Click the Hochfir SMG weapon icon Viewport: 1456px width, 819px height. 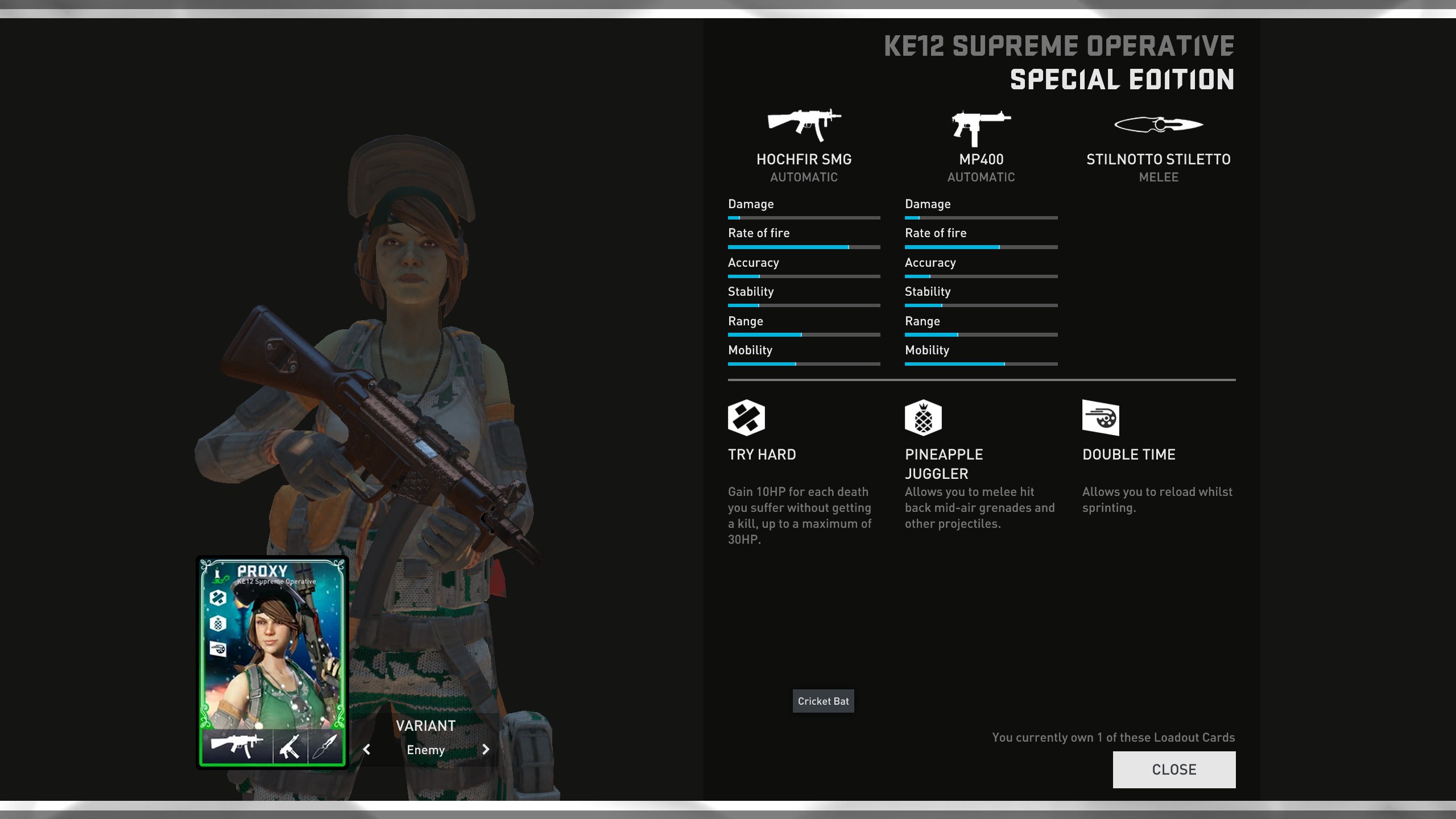804,125
